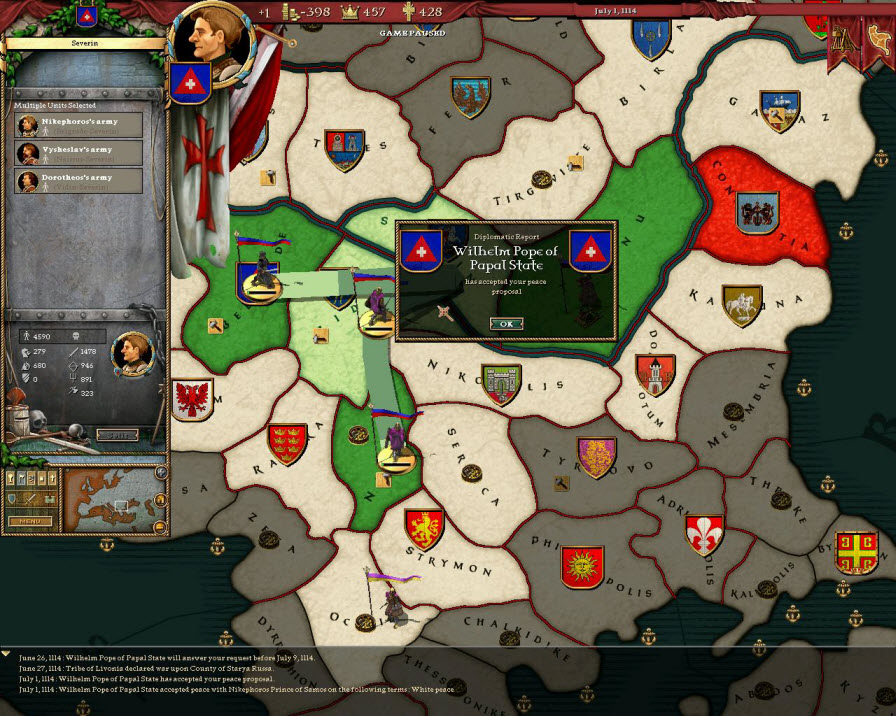
Task: Click the Europe minimap
Action: [109, 499]
